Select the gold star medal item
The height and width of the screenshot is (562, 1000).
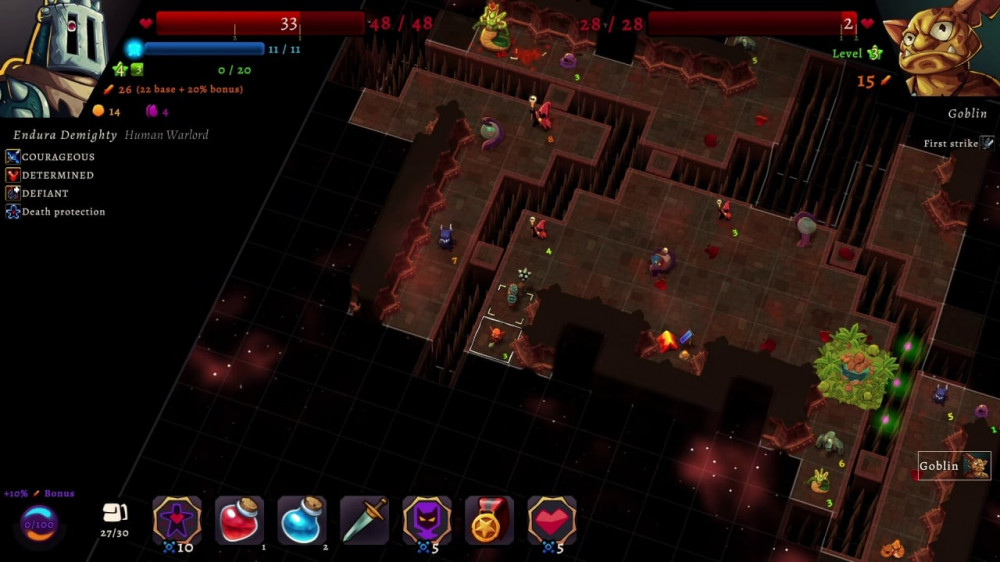click(x=489, y=521)
